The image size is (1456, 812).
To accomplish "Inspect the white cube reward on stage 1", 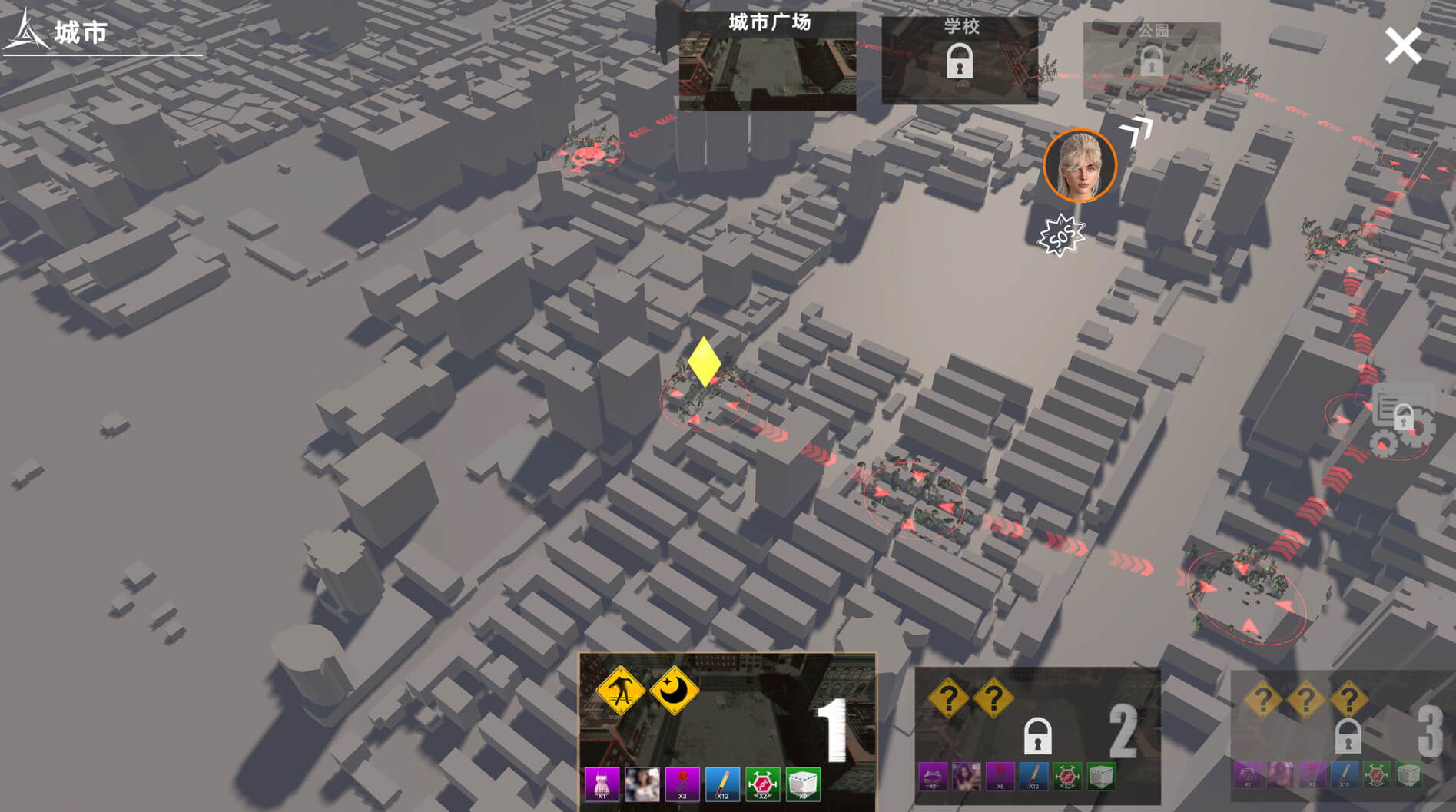I will click(803, 784).
